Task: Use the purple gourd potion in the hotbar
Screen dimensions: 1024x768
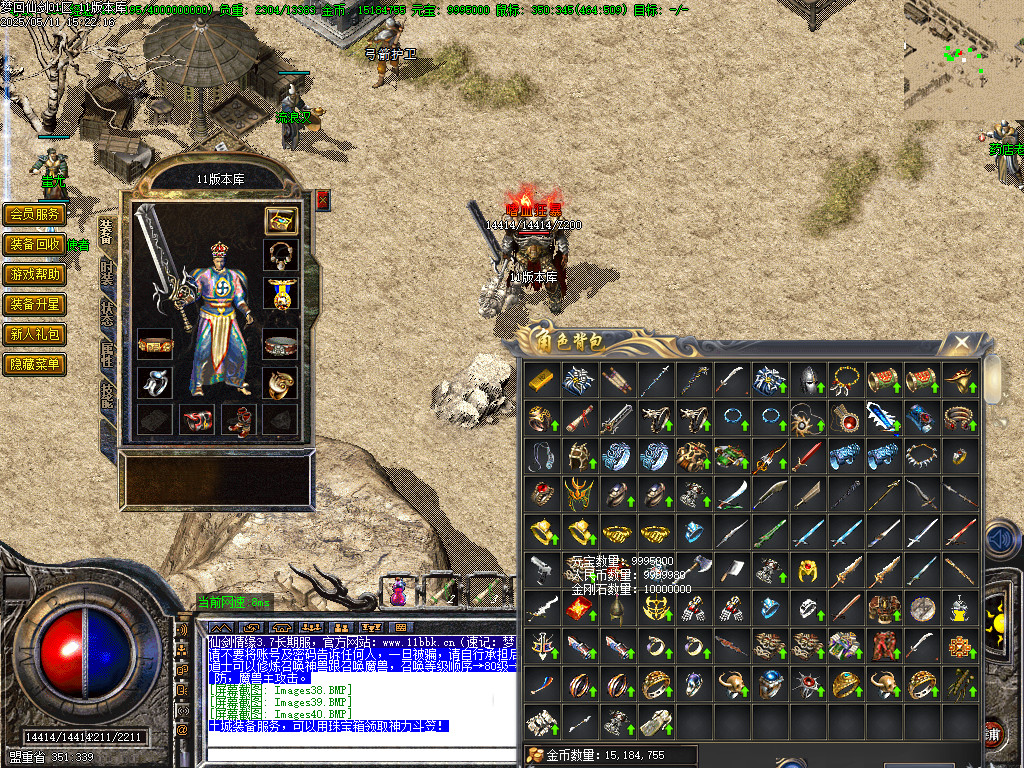Action: (x=398, y=591)
